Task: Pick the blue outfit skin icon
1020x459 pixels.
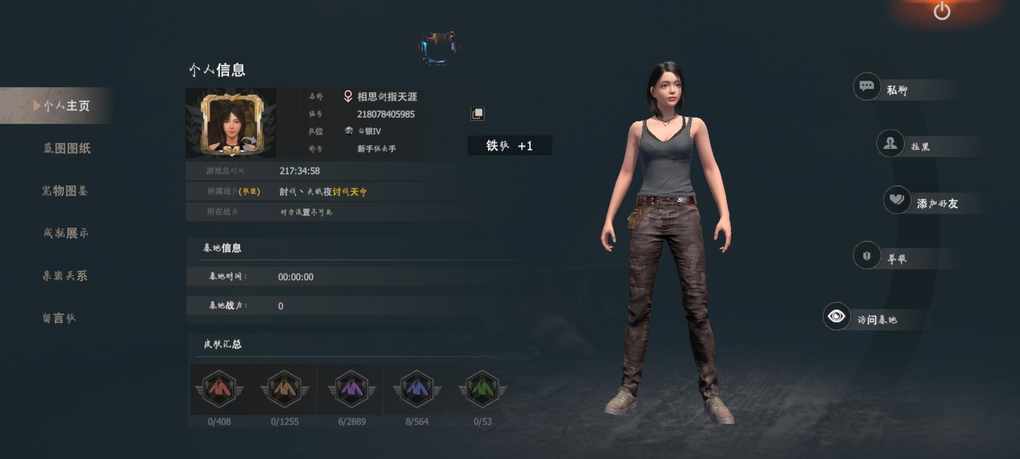Action: (416, 388)
